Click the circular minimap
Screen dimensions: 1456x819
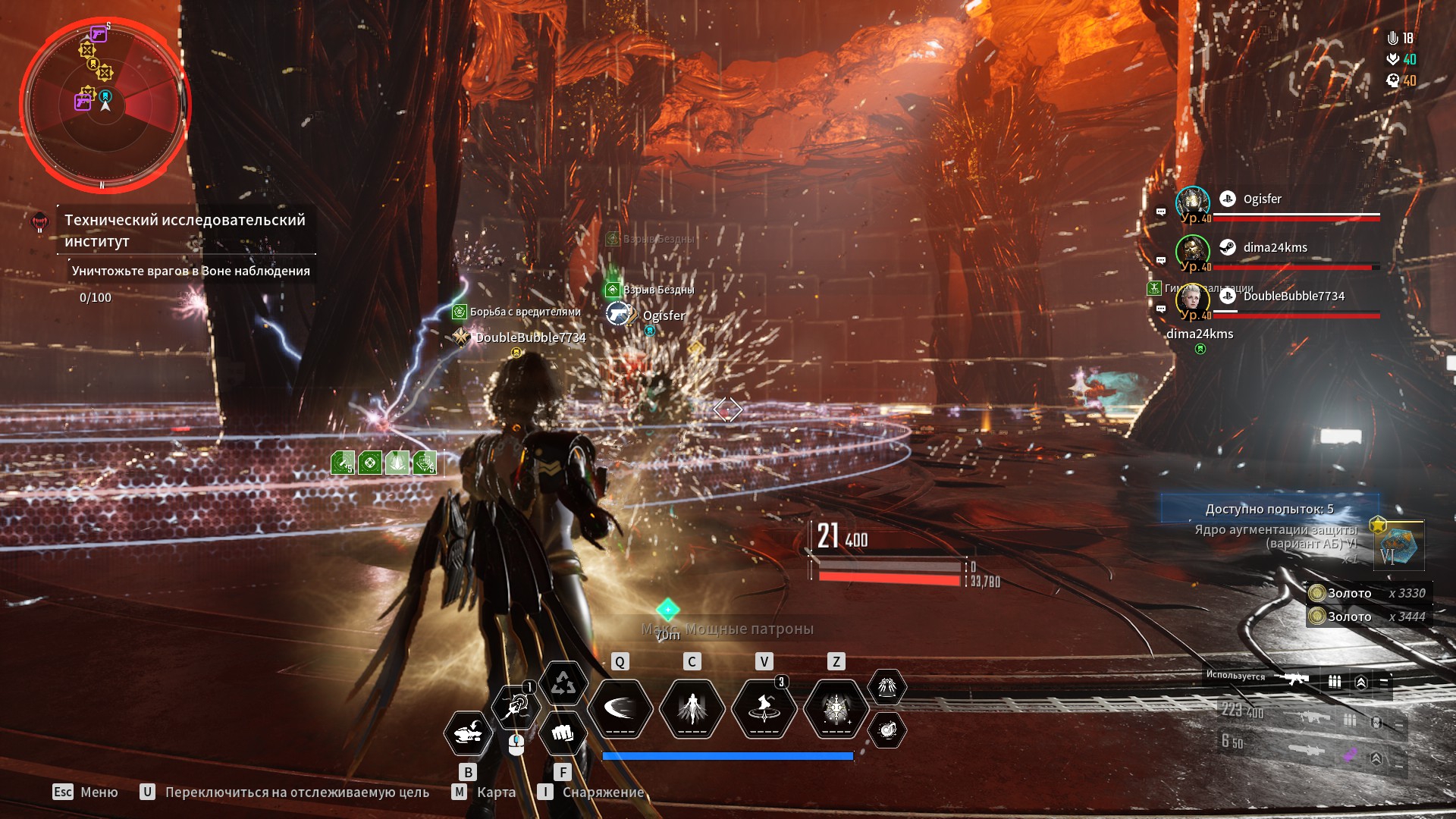[x=105, y=105]
